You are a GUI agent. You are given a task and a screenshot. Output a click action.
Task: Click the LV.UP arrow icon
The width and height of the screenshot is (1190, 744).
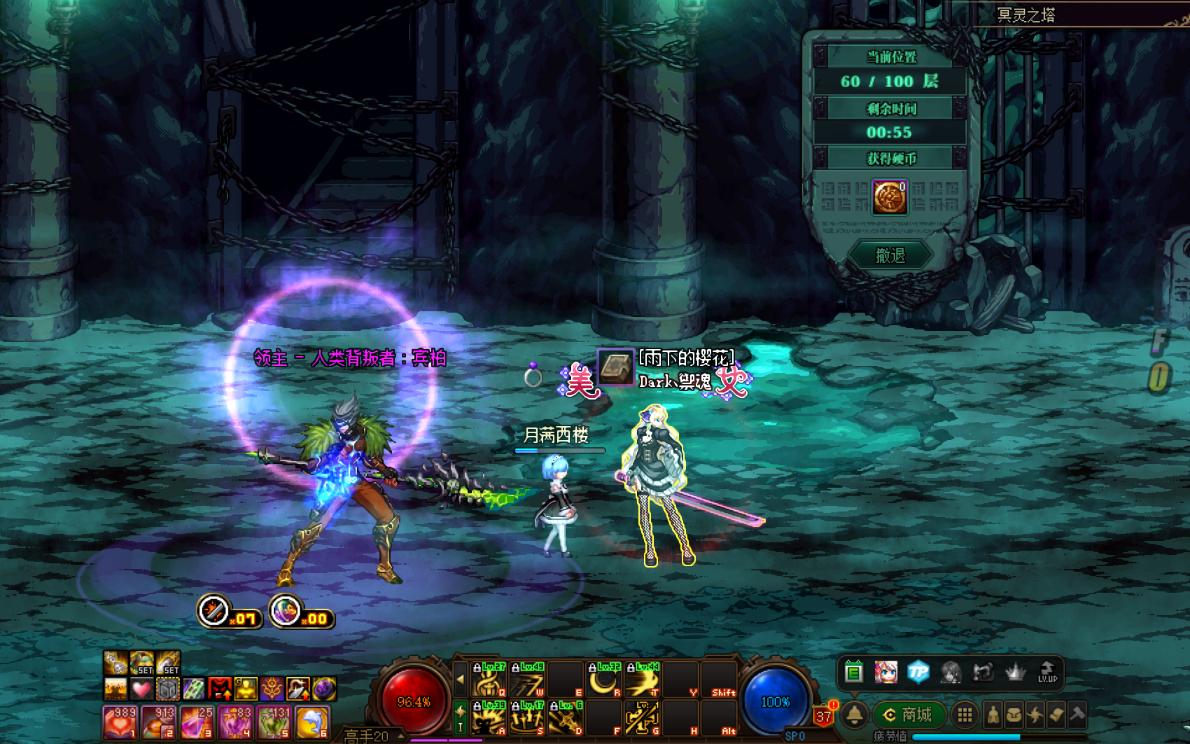[x=1047, y=672]
